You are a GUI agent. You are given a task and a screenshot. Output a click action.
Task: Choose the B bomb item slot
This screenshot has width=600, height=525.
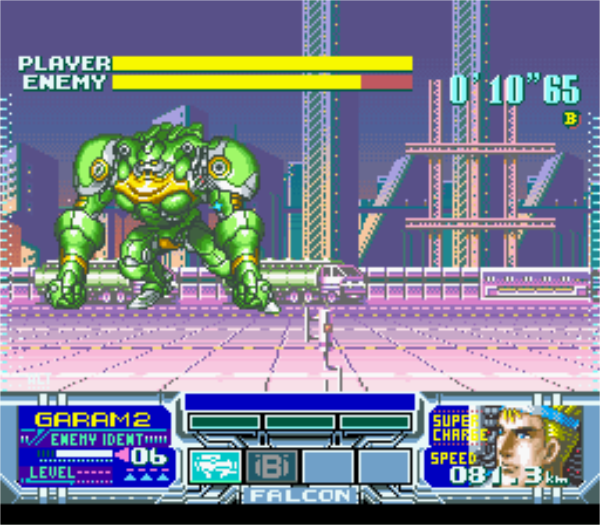pyautogui.click(x=270, y=465)
